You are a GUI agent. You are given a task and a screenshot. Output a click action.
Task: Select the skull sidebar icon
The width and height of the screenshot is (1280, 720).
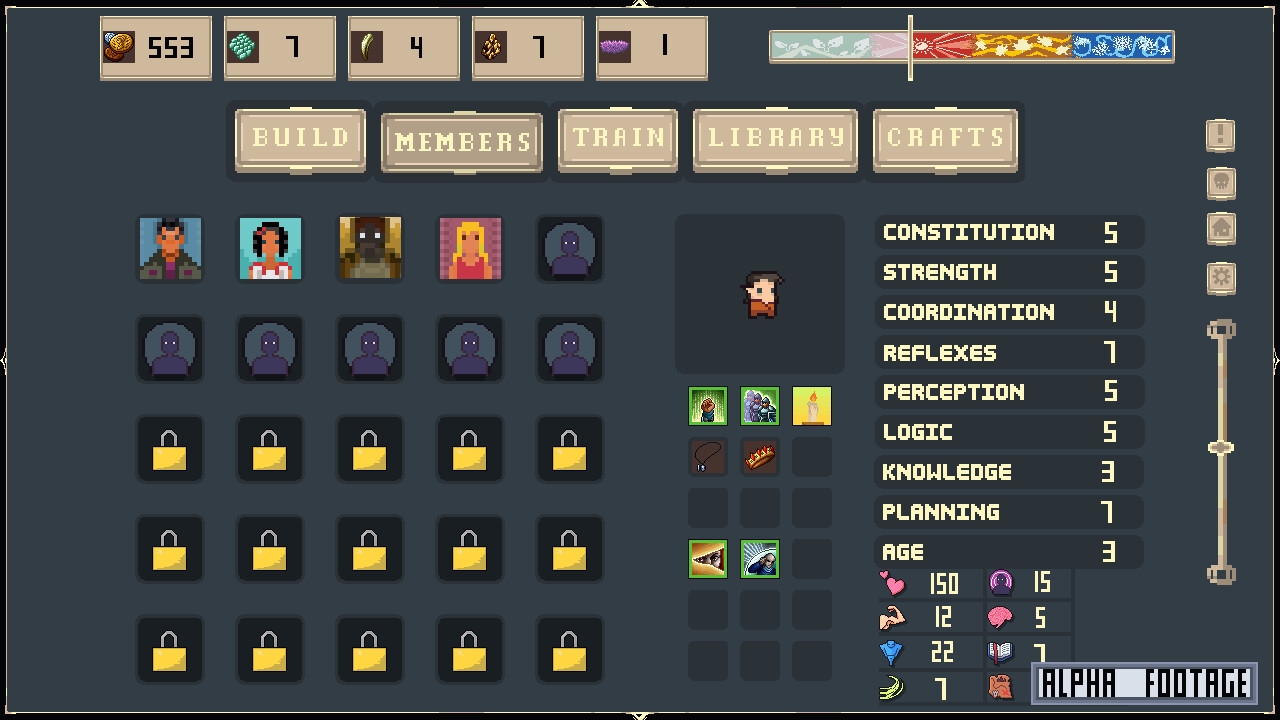pos(1220,184)
